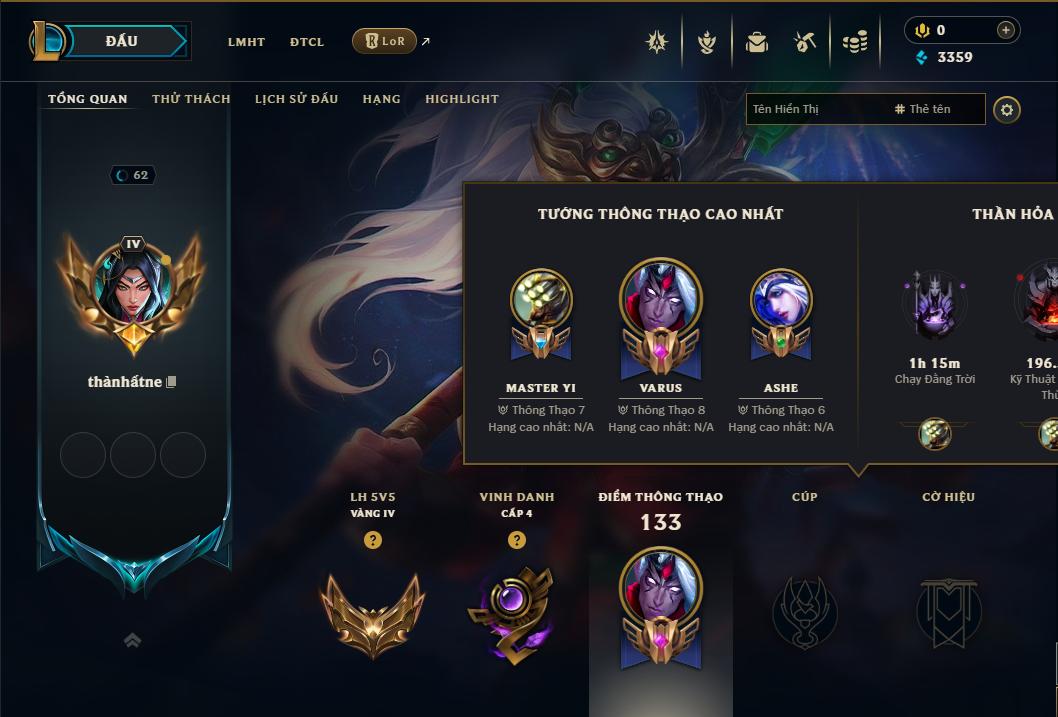The height and width of the screenshot is (717, 1058).
Task: Select the HẠNG profile tab
Action: [x=381, y=99]
